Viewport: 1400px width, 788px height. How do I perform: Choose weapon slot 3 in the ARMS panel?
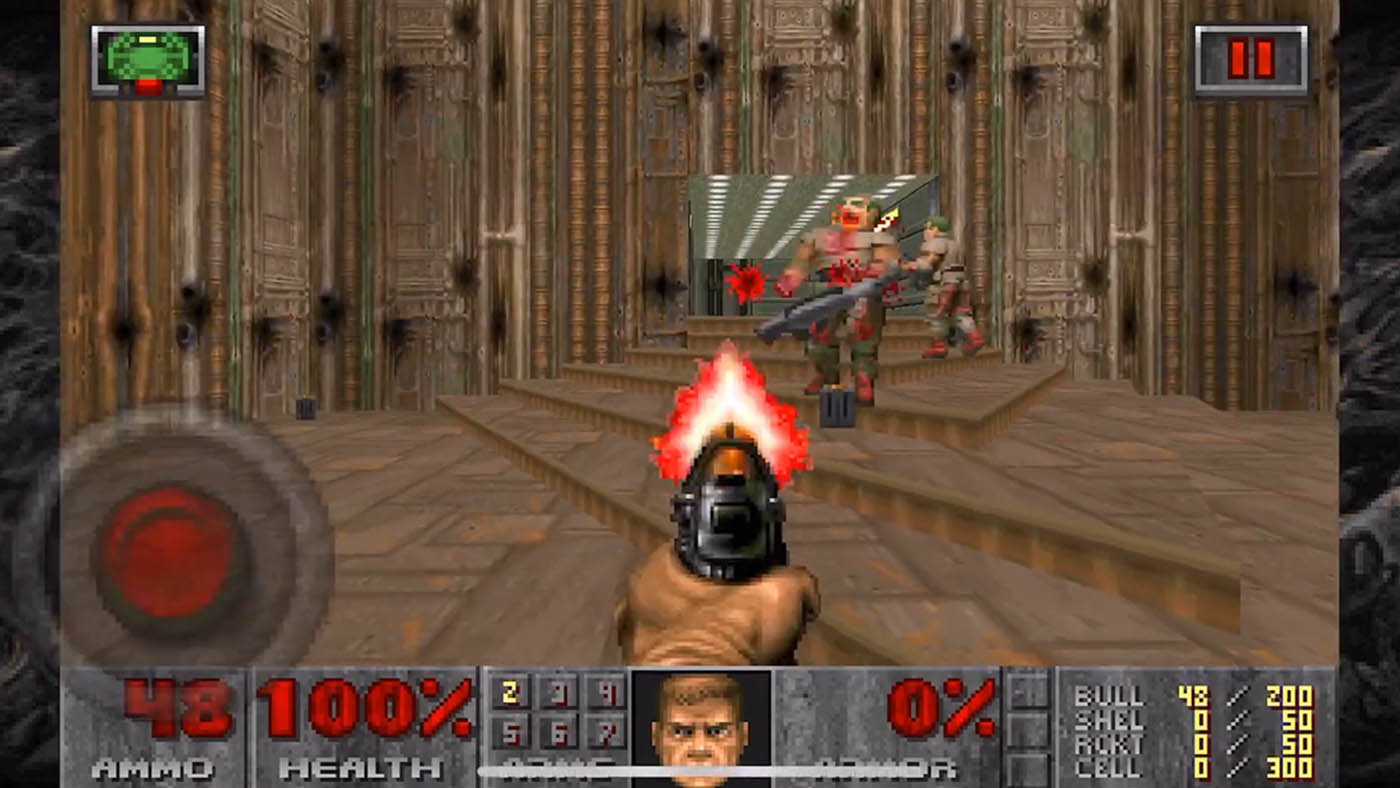[559, 693]
